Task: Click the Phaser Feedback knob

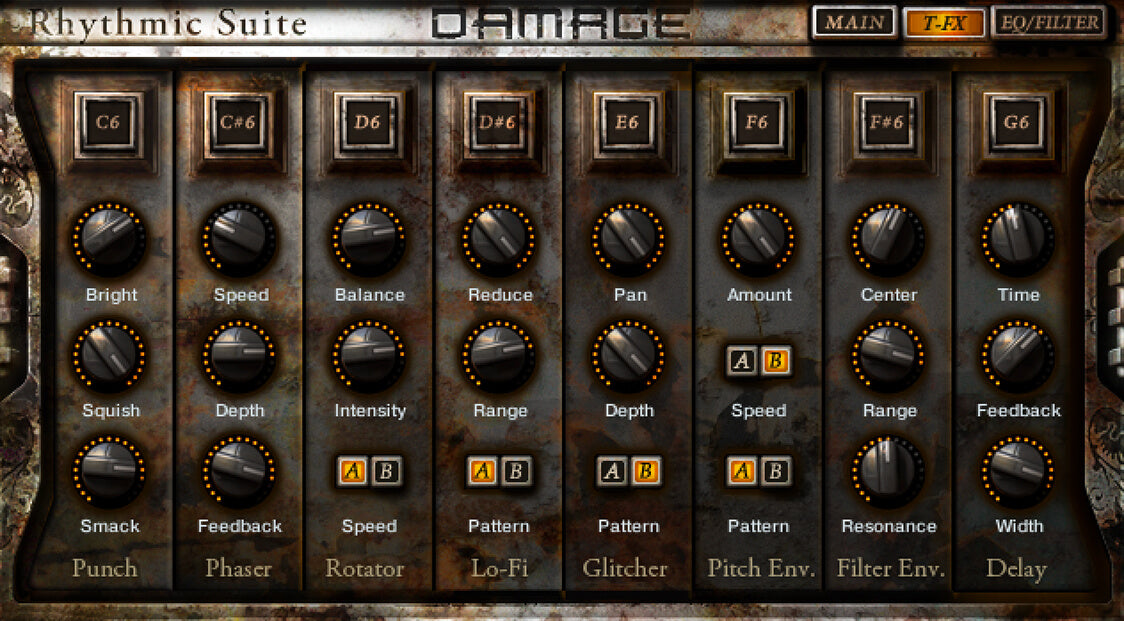Action: click(x=239, y=470)
